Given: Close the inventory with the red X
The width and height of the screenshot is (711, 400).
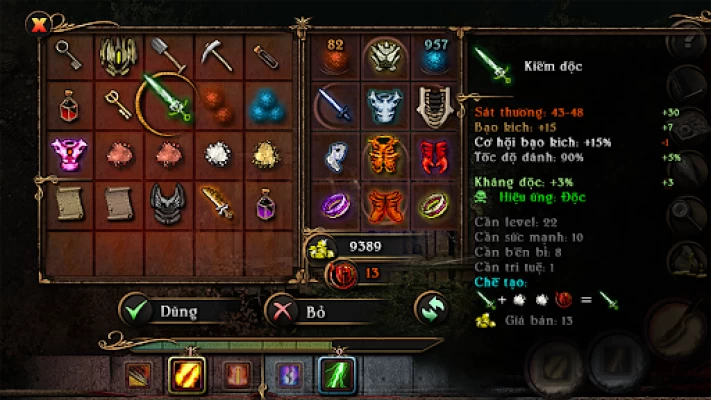Looking at the screenshot, I should coord(39,25).
